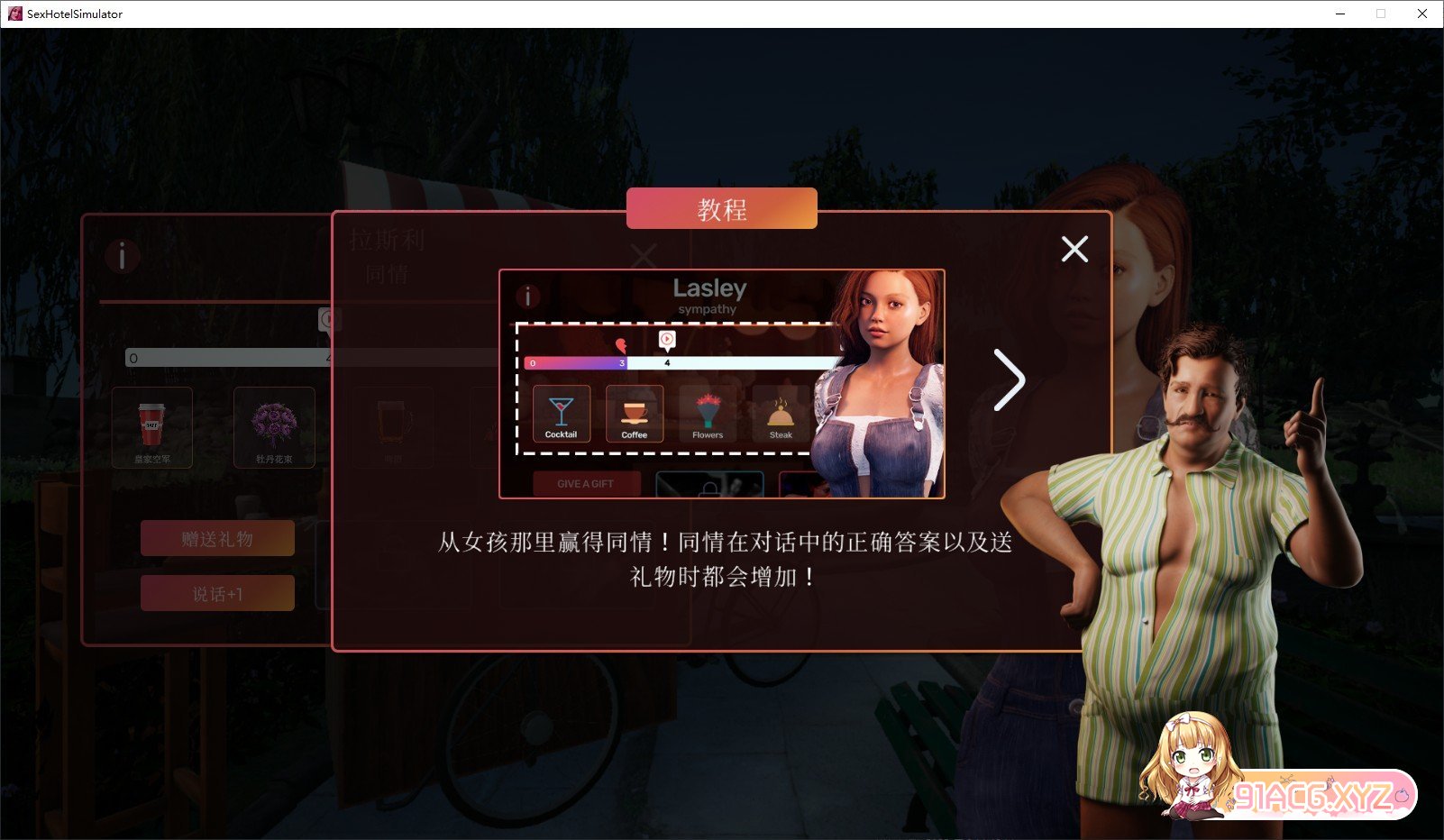This screenshot has width=1444, height=840.
Task: Select the 牡丹花束 flower bouquet gift
Action: pos(274,425)
